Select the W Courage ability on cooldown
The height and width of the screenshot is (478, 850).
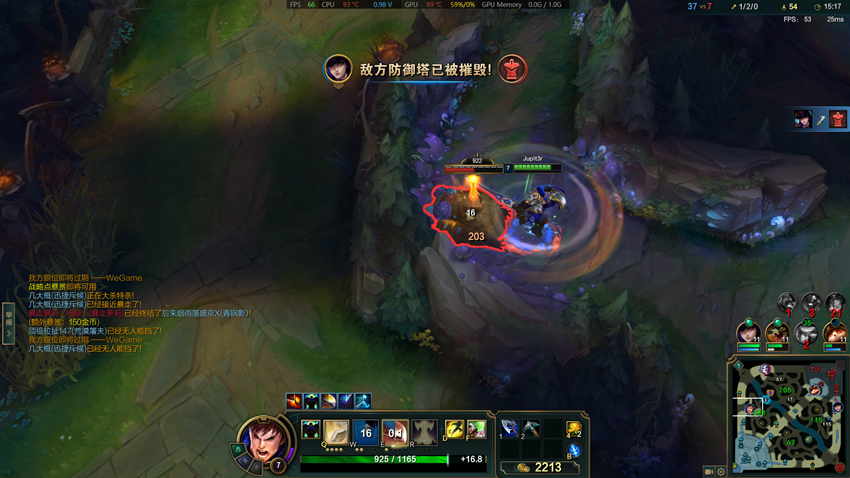point(366,432)
